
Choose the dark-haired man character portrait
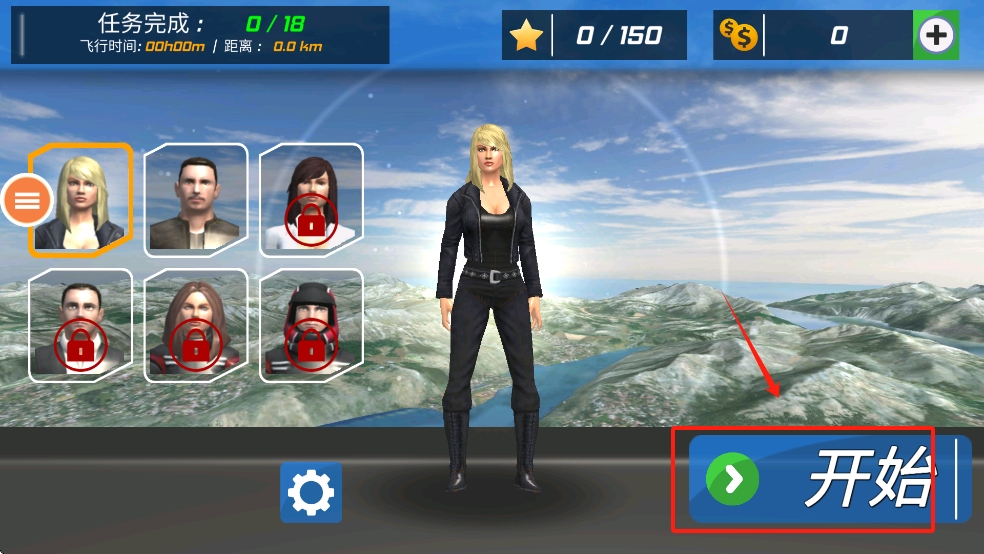196,198
